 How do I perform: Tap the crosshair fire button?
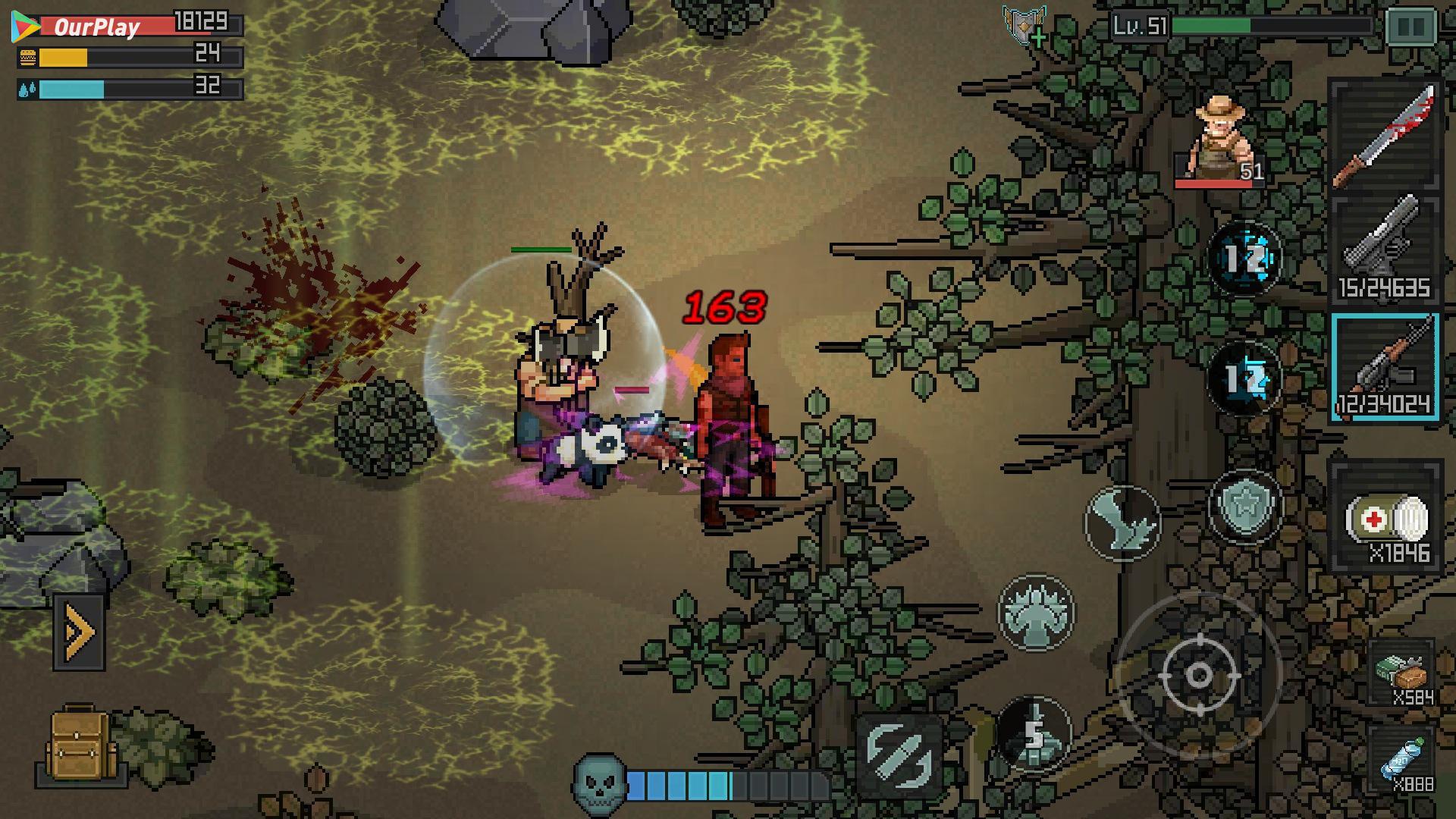click(1198, 674)
